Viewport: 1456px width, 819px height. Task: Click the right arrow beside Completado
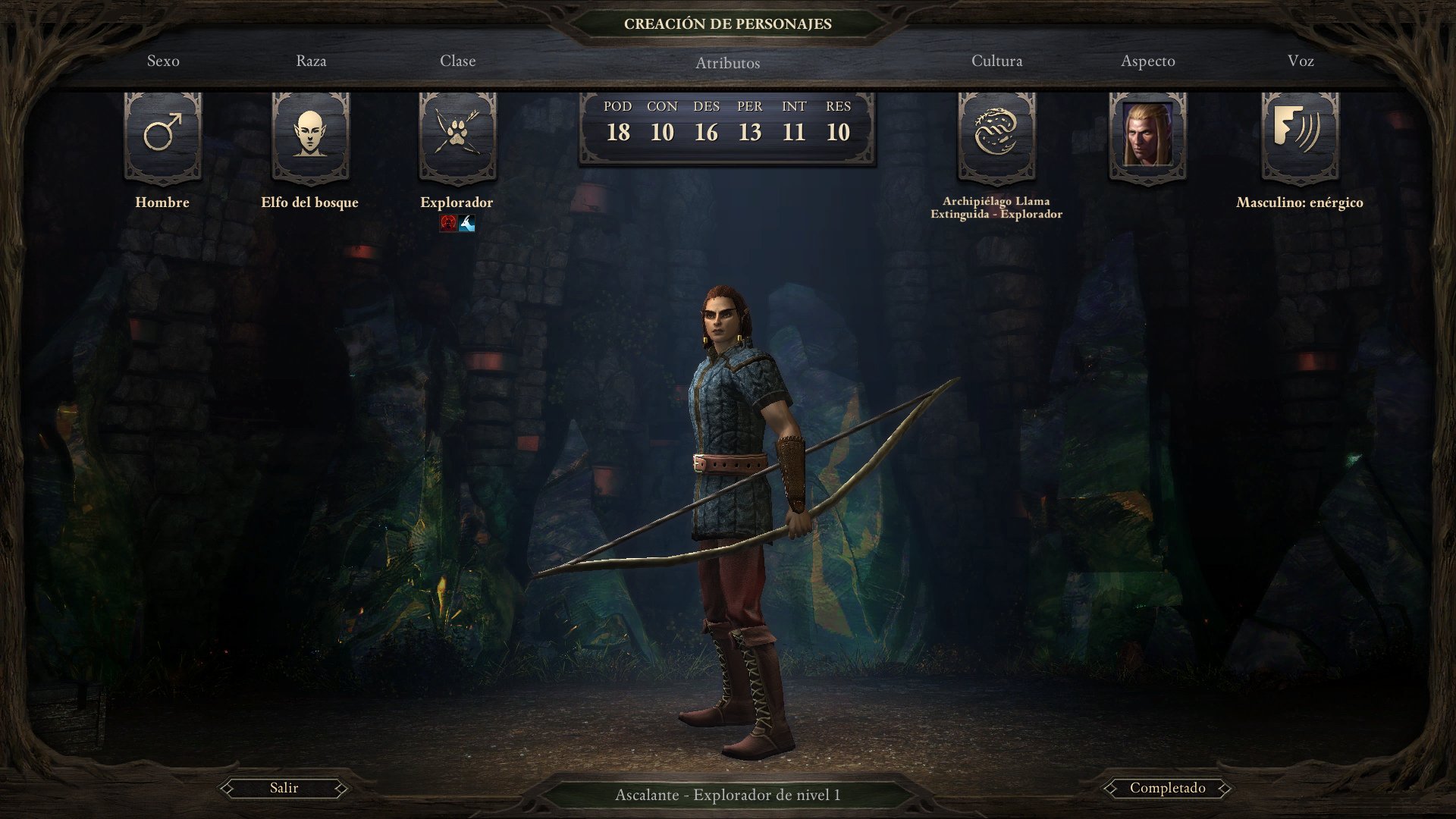click(1225, 788)
